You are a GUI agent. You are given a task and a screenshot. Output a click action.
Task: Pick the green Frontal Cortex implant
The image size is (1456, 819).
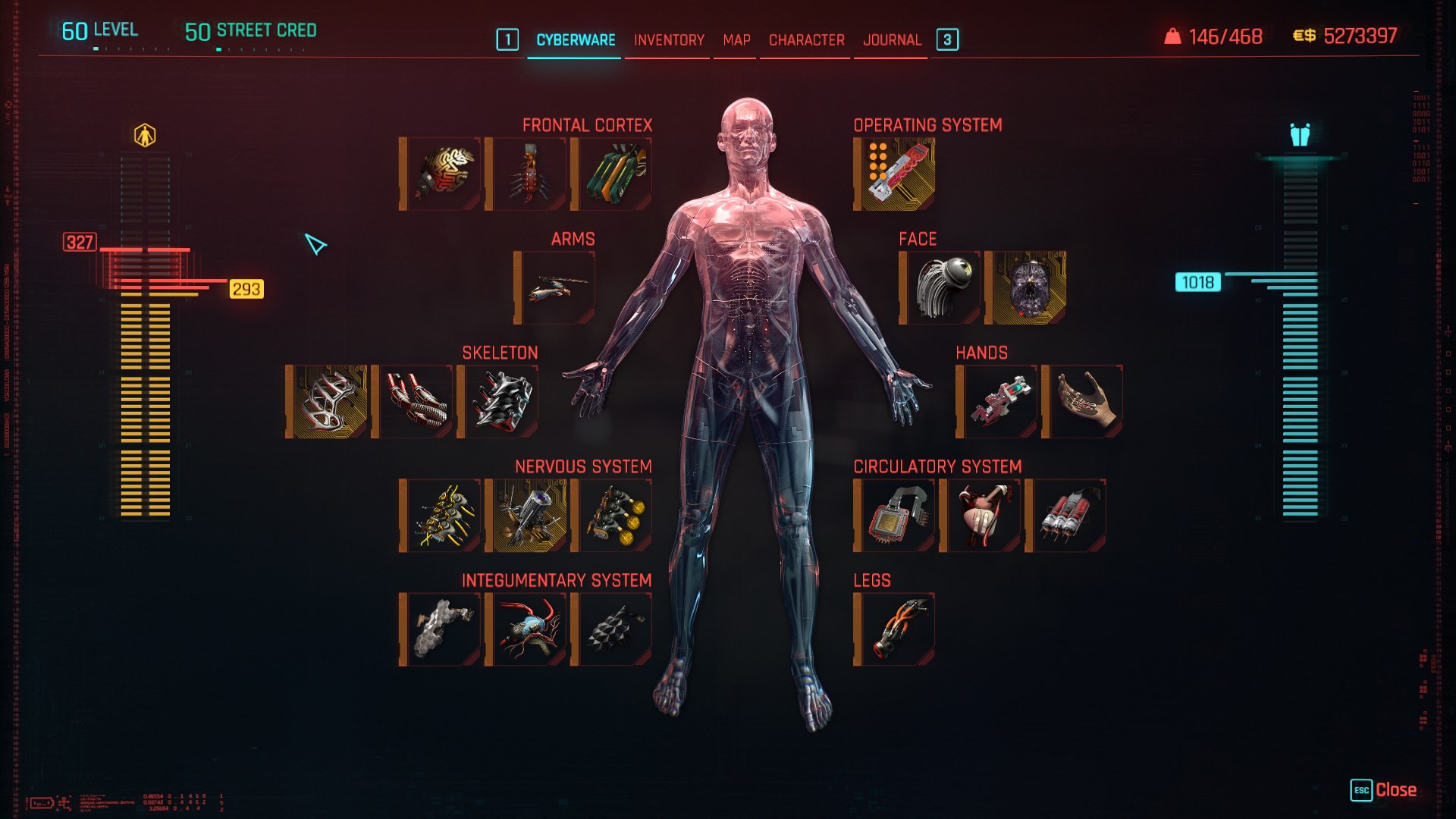614,174
